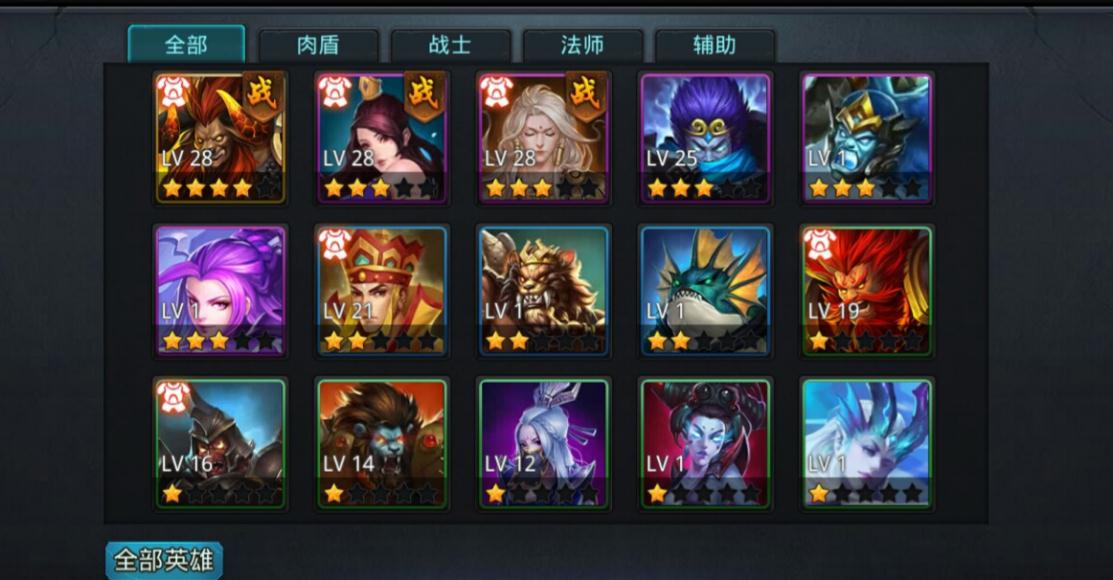
Task: Select the purple-haired woman hero card
Action: [220, 291]
